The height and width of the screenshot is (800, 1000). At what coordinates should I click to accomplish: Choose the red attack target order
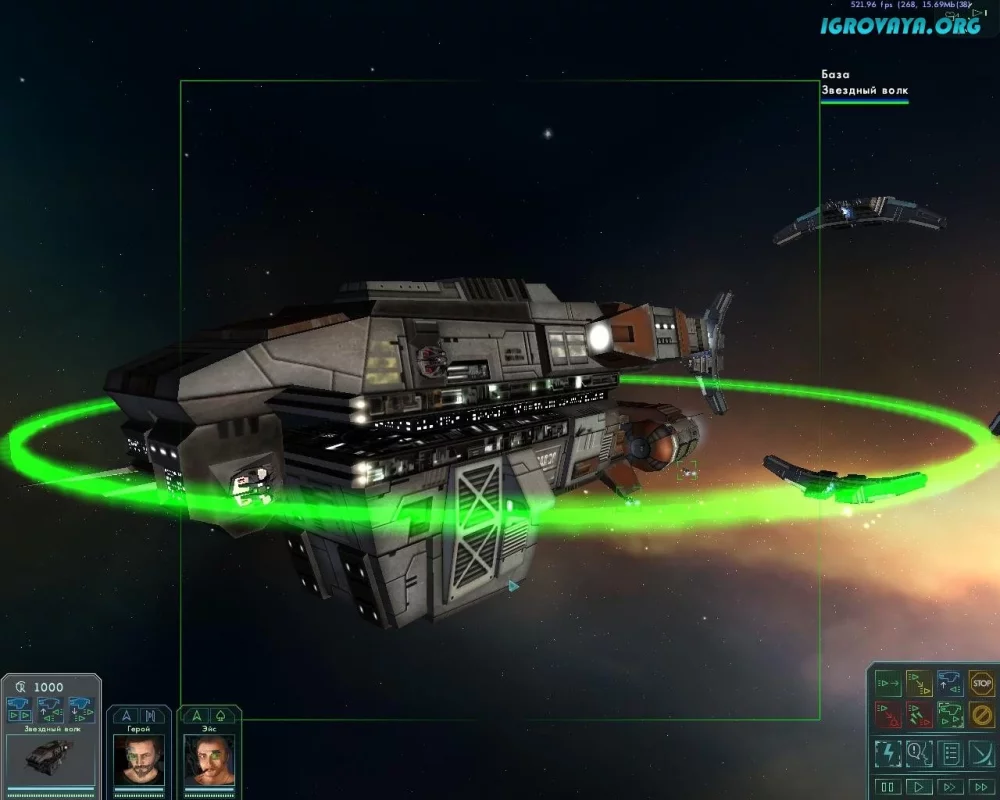888,715
